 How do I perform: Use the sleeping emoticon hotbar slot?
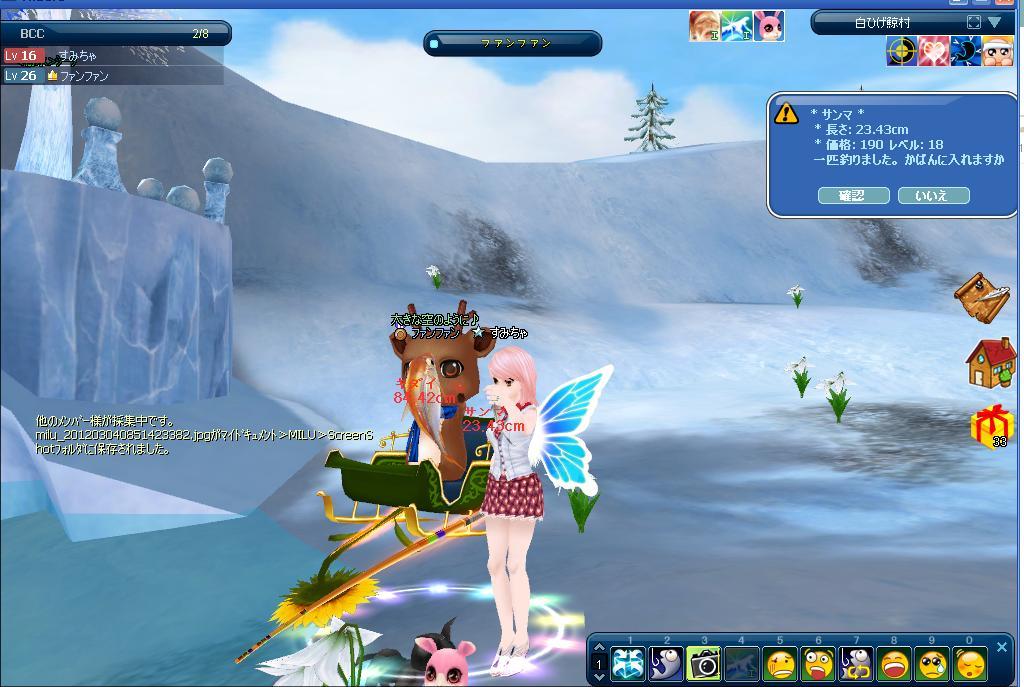(969, 663)
